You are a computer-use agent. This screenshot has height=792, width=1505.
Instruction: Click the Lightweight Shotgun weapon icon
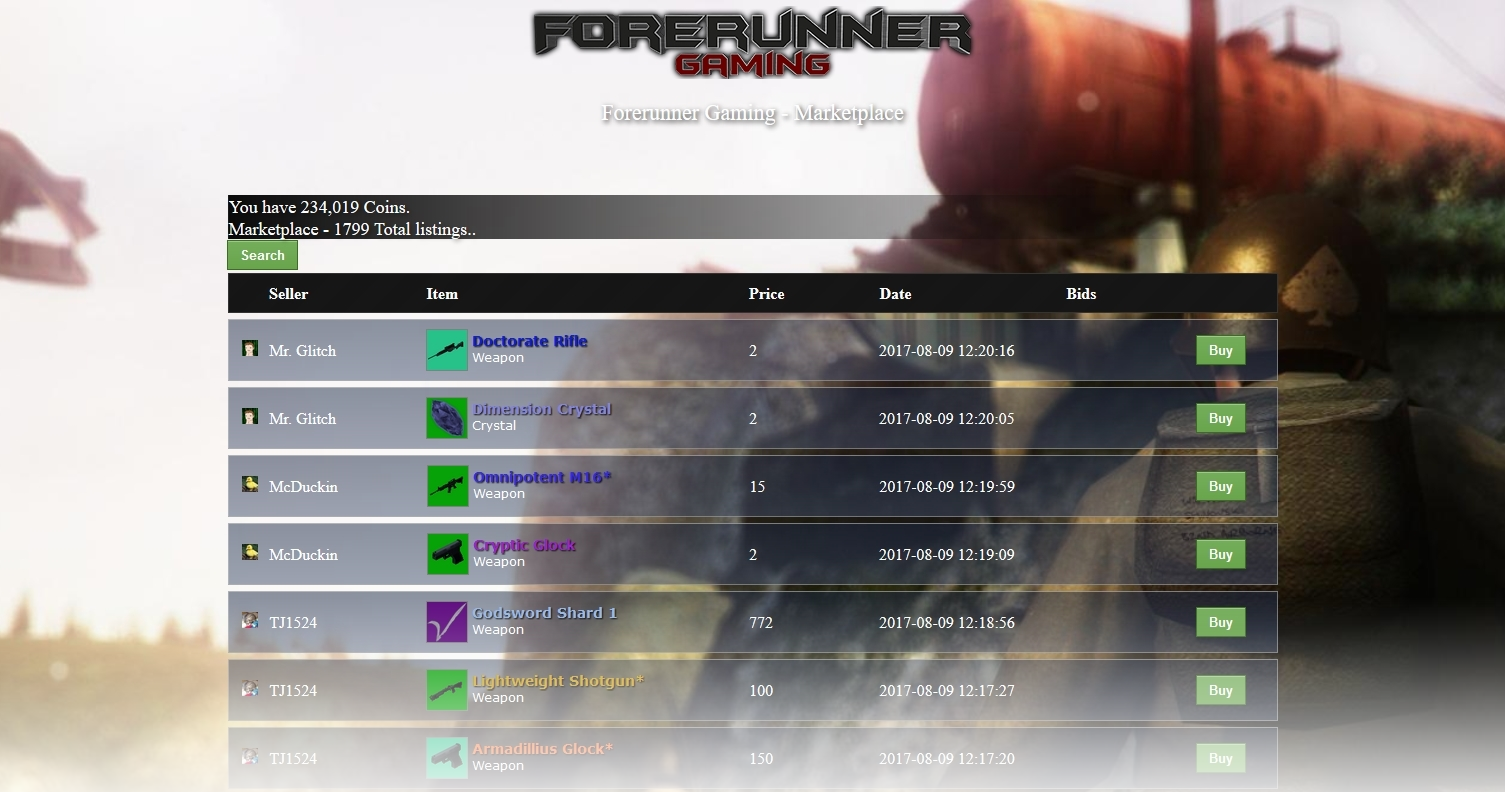[447, 689]
